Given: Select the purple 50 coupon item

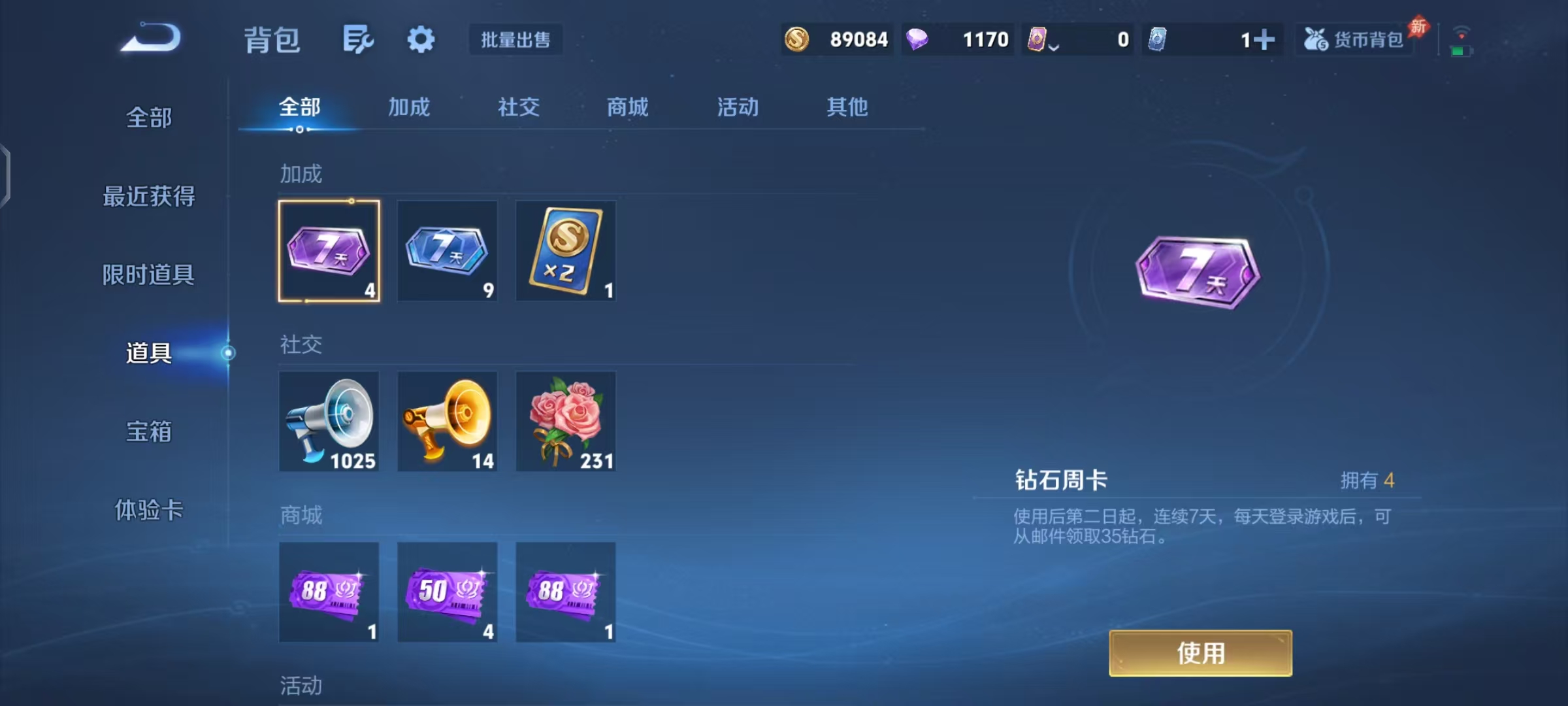Looking at the screenshot, I should pos(448,592).
